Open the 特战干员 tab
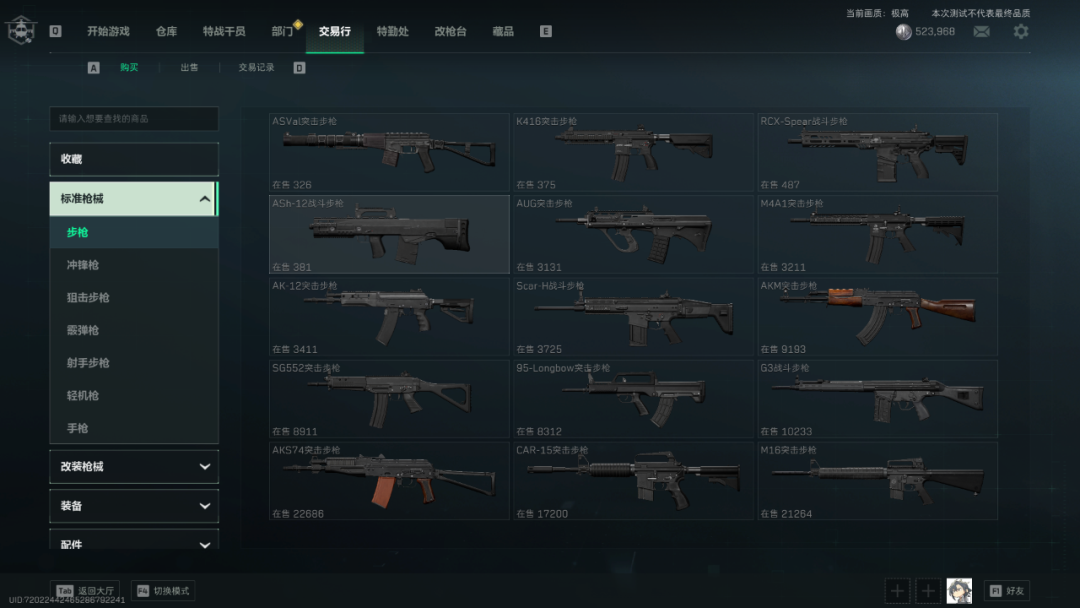Viewport: 1080px width, 608px height. click(224, 32)
